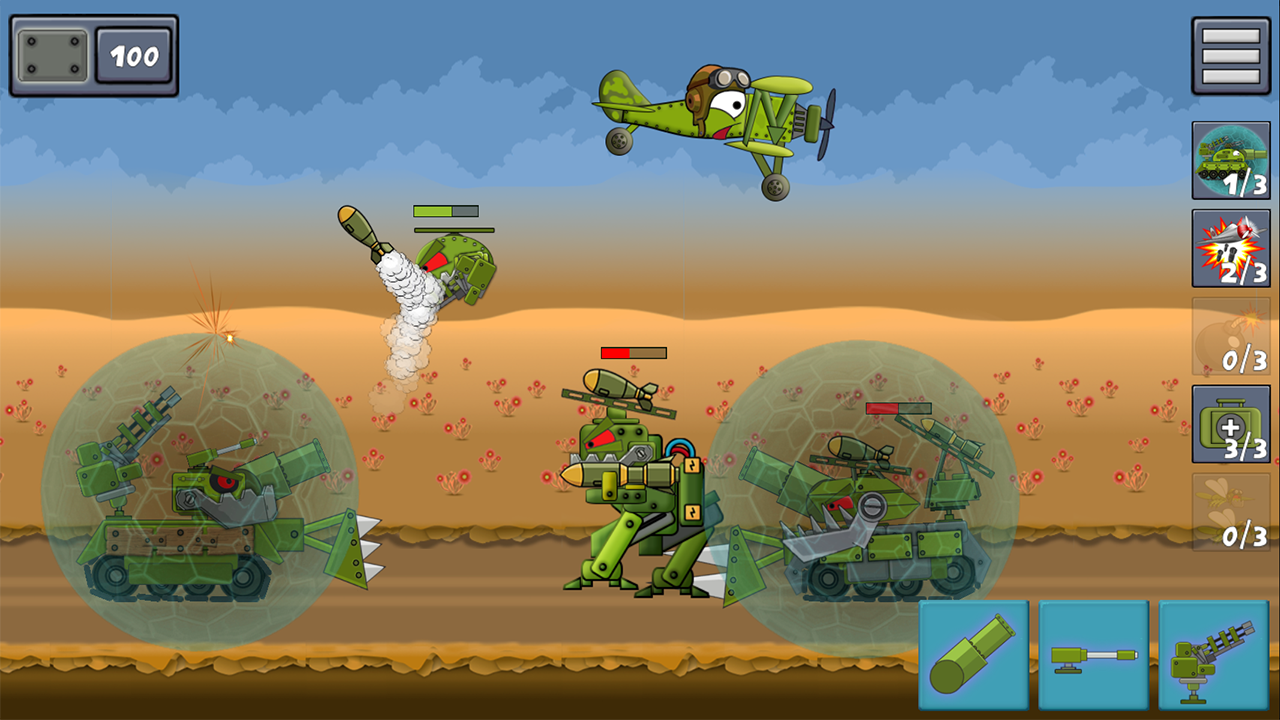
Task: Select the mortar cannon weapon
Action: click(x=970, y=655)
